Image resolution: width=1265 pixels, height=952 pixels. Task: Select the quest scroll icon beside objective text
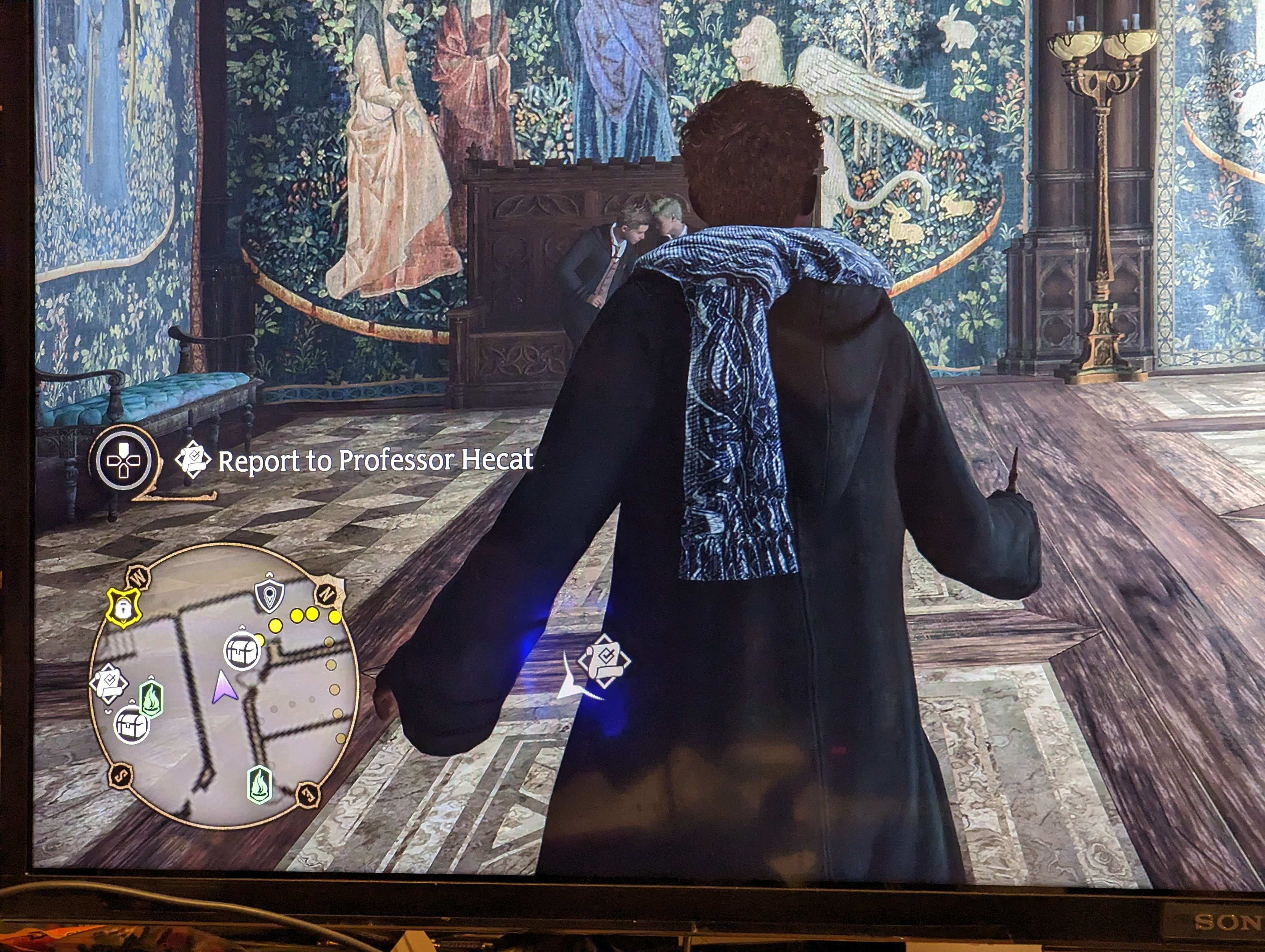(x=193, y=460)
